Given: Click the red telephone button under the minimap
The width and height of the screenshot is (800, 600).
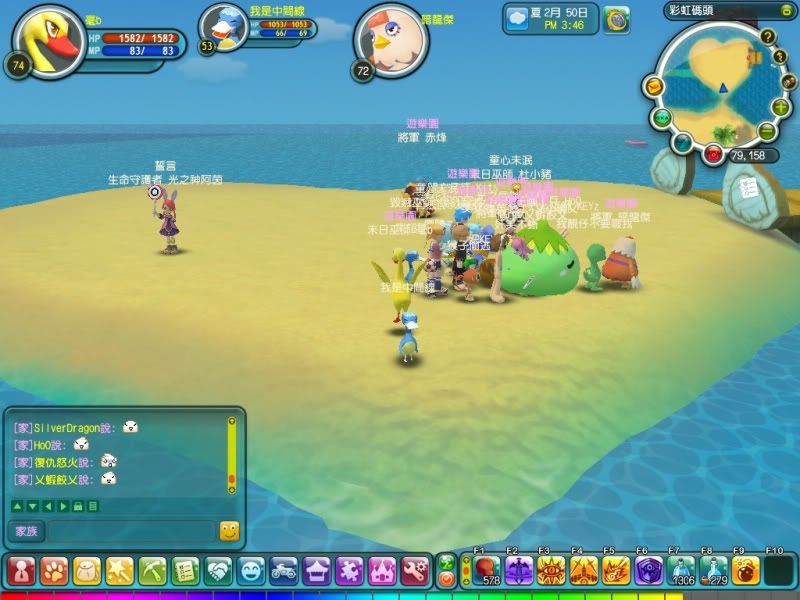Looking at the screenshot, I should click(x=713, y=154).
